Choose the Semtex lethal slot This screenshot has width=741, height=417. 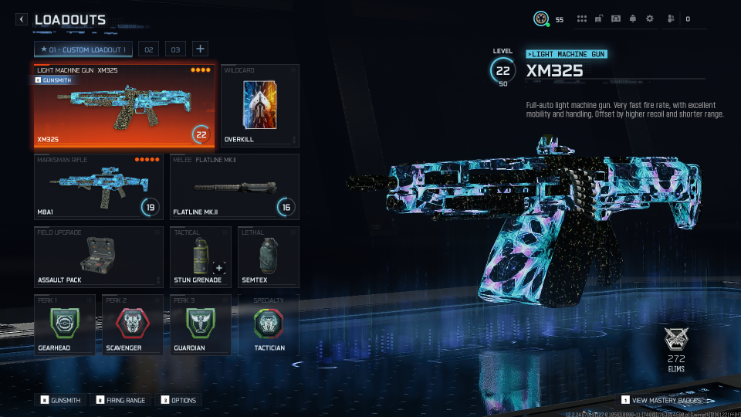coord(267,257)
